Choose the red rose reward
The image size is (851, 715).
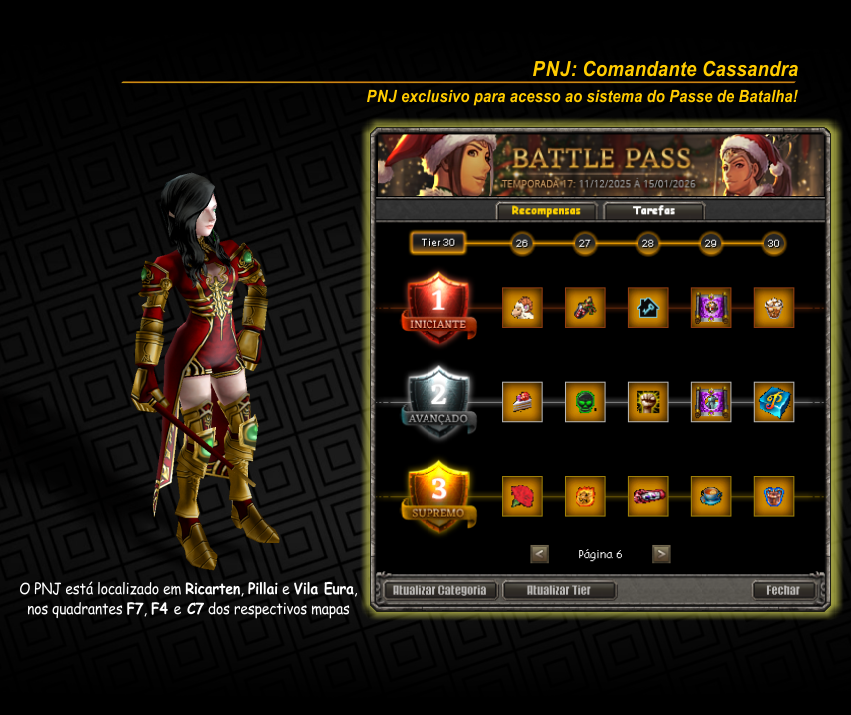click(522, 497)
